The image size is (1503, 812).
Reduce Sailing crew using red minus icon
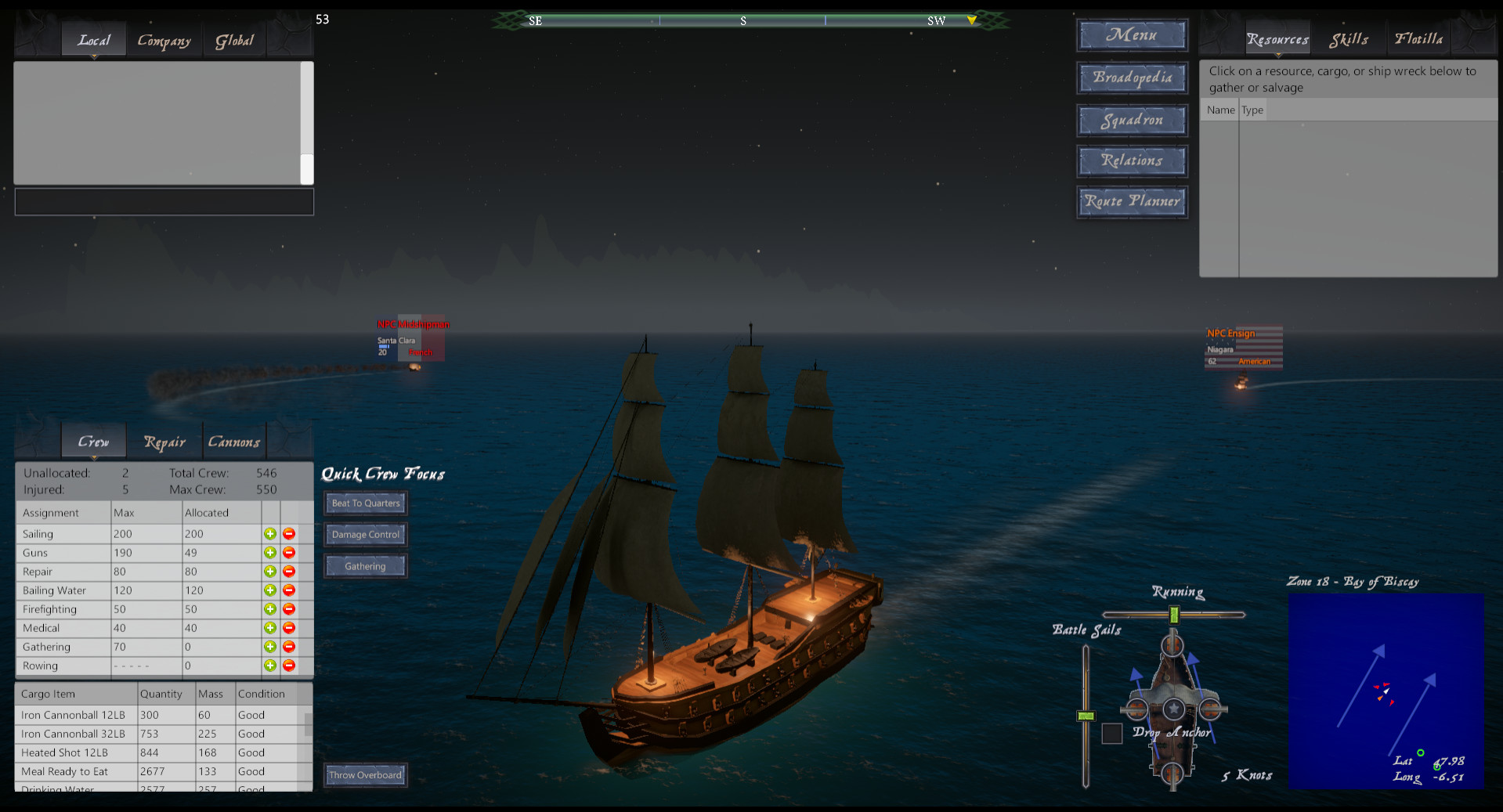click(x=289, y=533)
